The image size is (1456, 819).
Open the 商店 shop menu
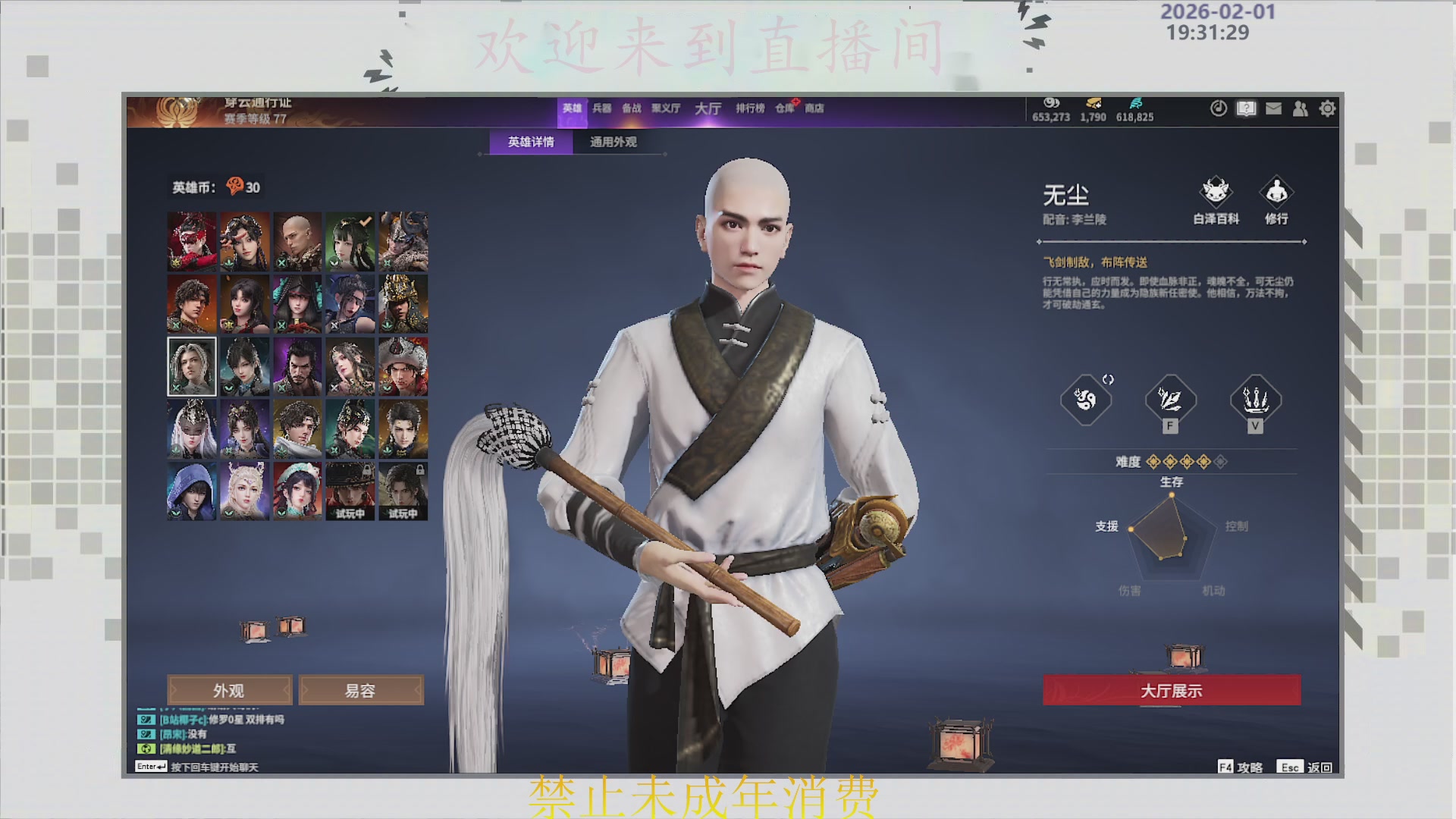[x=815, y=108]
